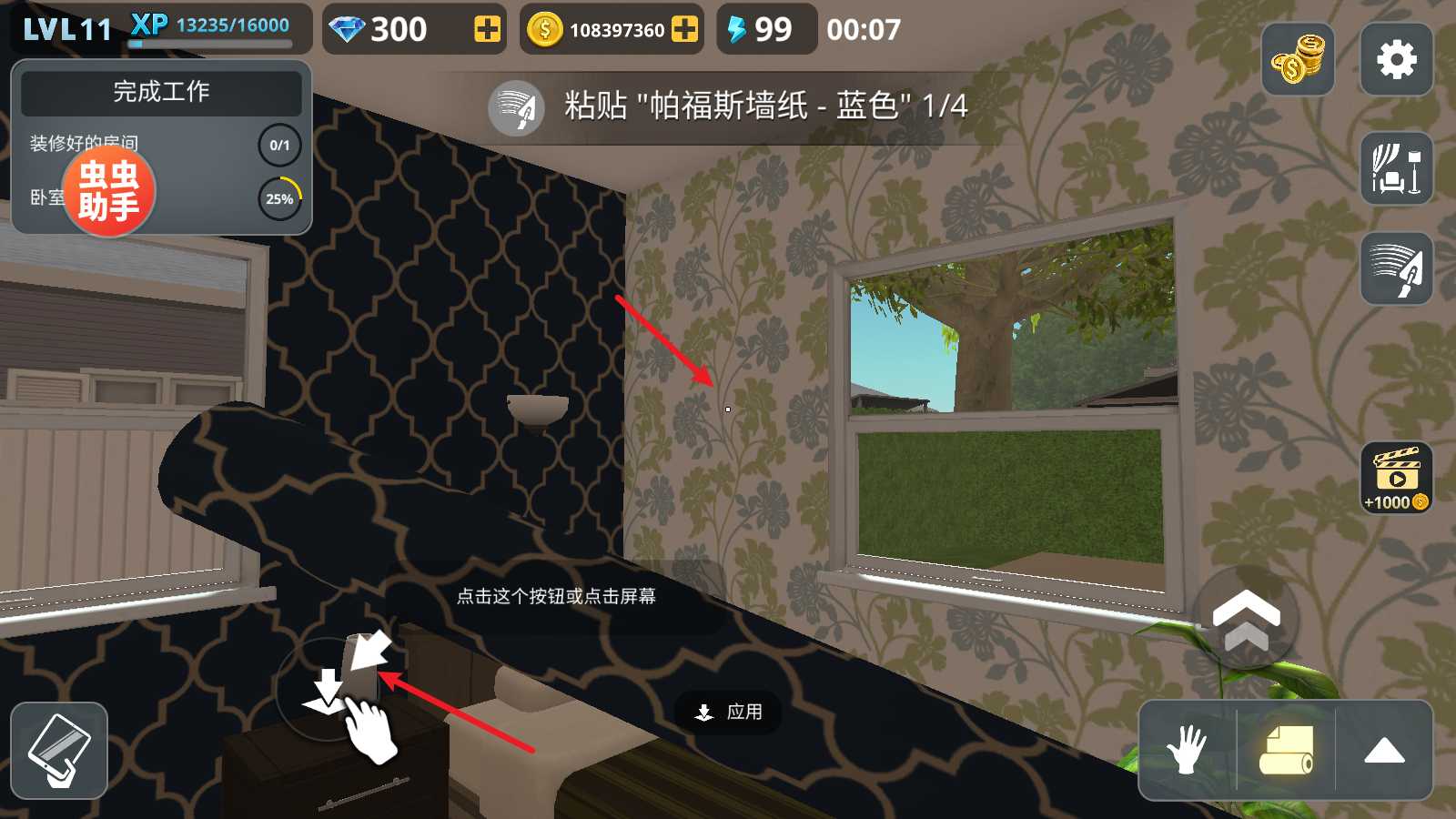
Task: Open the settings gear menu
Action: click(x=1396, y=60)
